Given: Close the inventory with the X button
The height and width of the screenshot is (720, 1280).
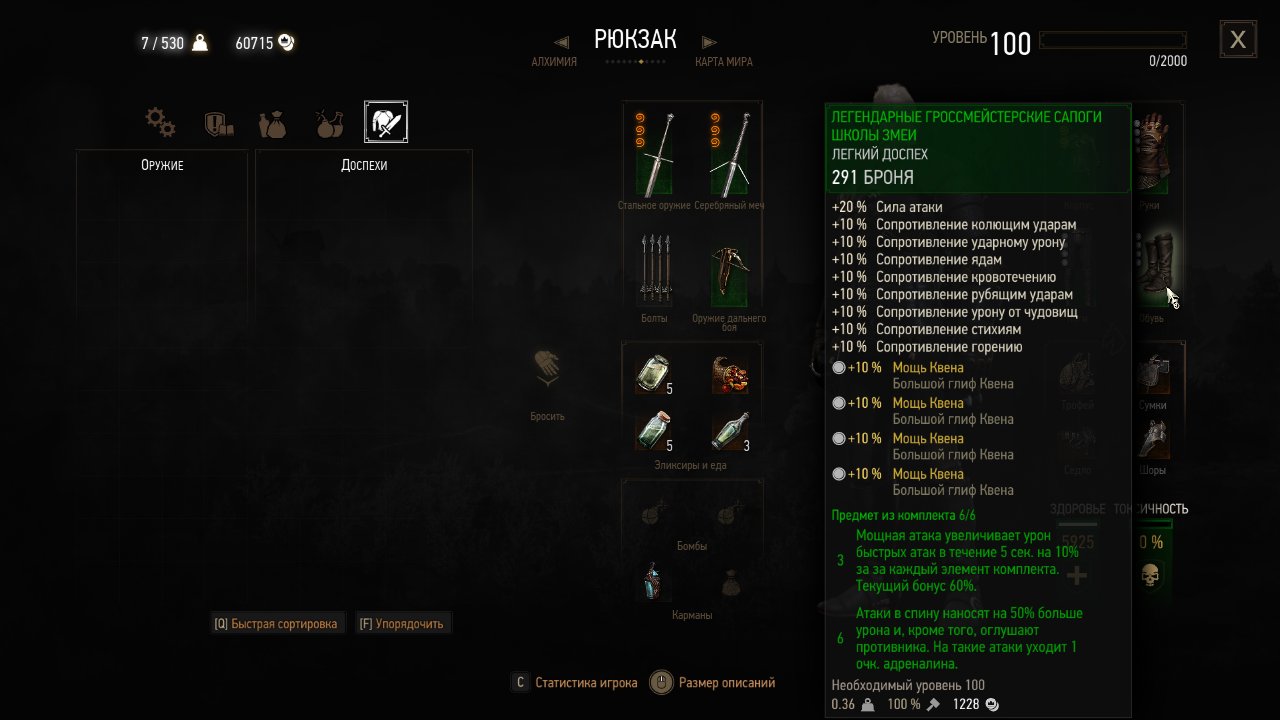Looking at the screenshot, I should pos(1238,40).
